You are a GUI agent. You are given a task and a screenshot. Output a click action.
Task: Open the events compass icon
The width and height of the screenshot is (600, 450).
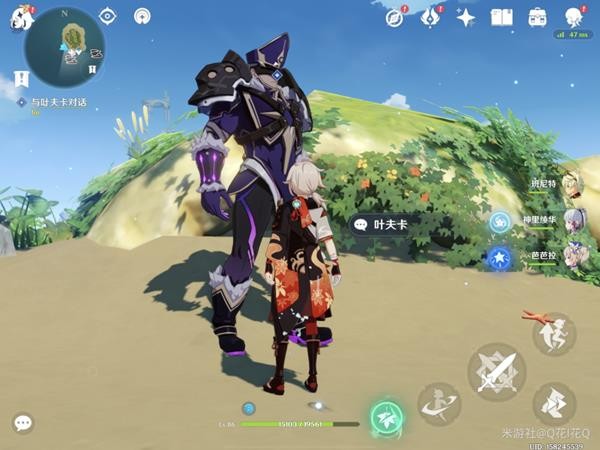(x=395, y=17)
